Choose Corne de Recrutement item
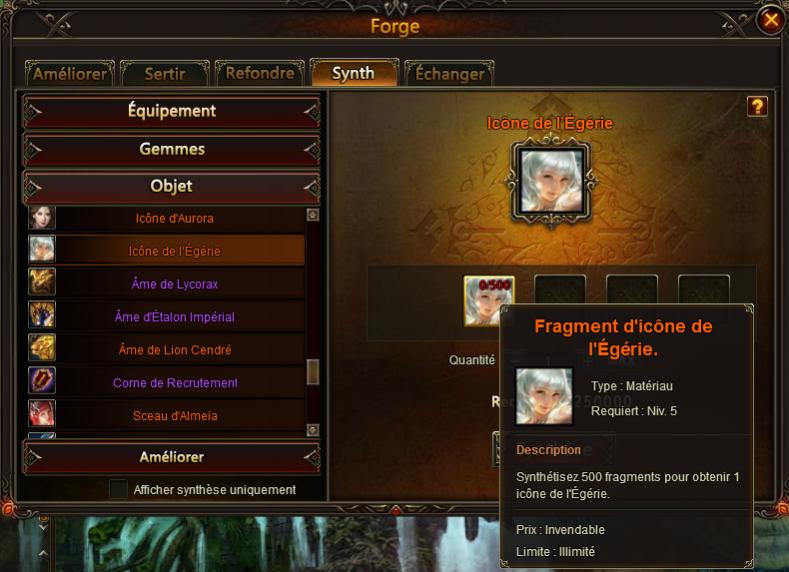The width and height of the screenshot is (789, 572). [x=174, y=383]
